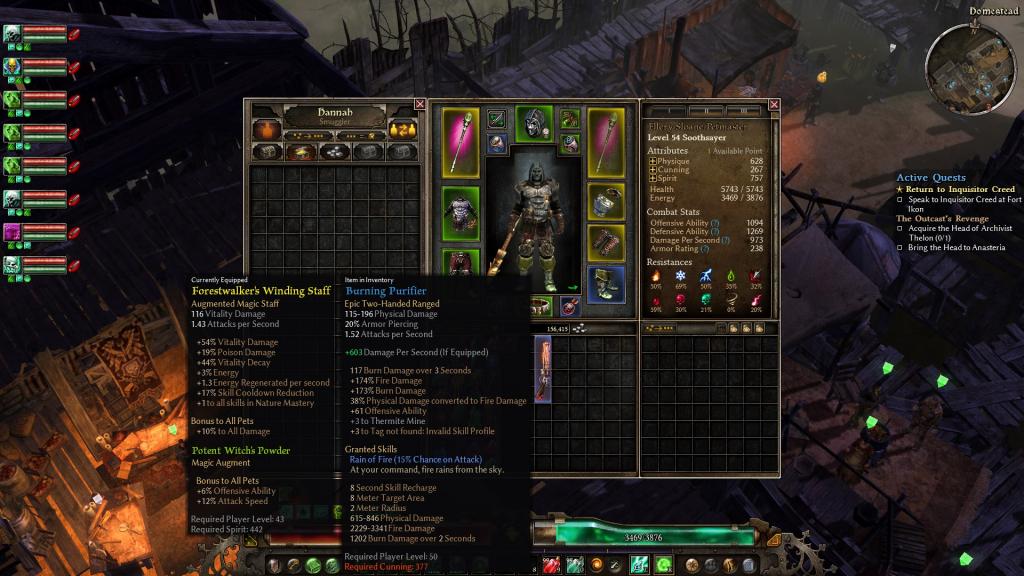Close the character sheet panel

(x=774, y=104)
